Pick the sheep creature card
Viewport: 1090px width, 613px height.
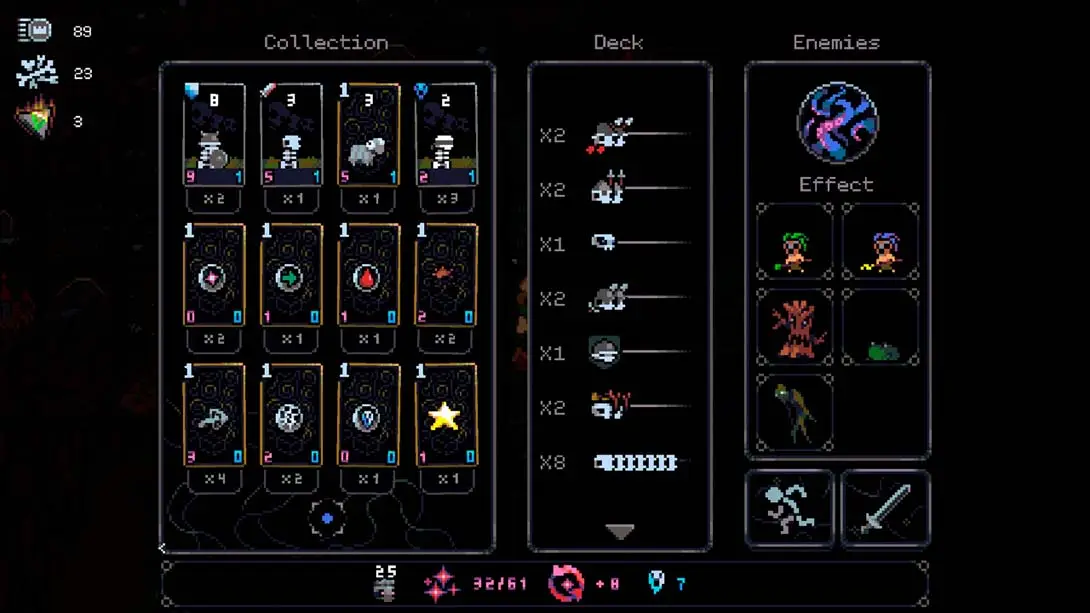tap(368, 136)
